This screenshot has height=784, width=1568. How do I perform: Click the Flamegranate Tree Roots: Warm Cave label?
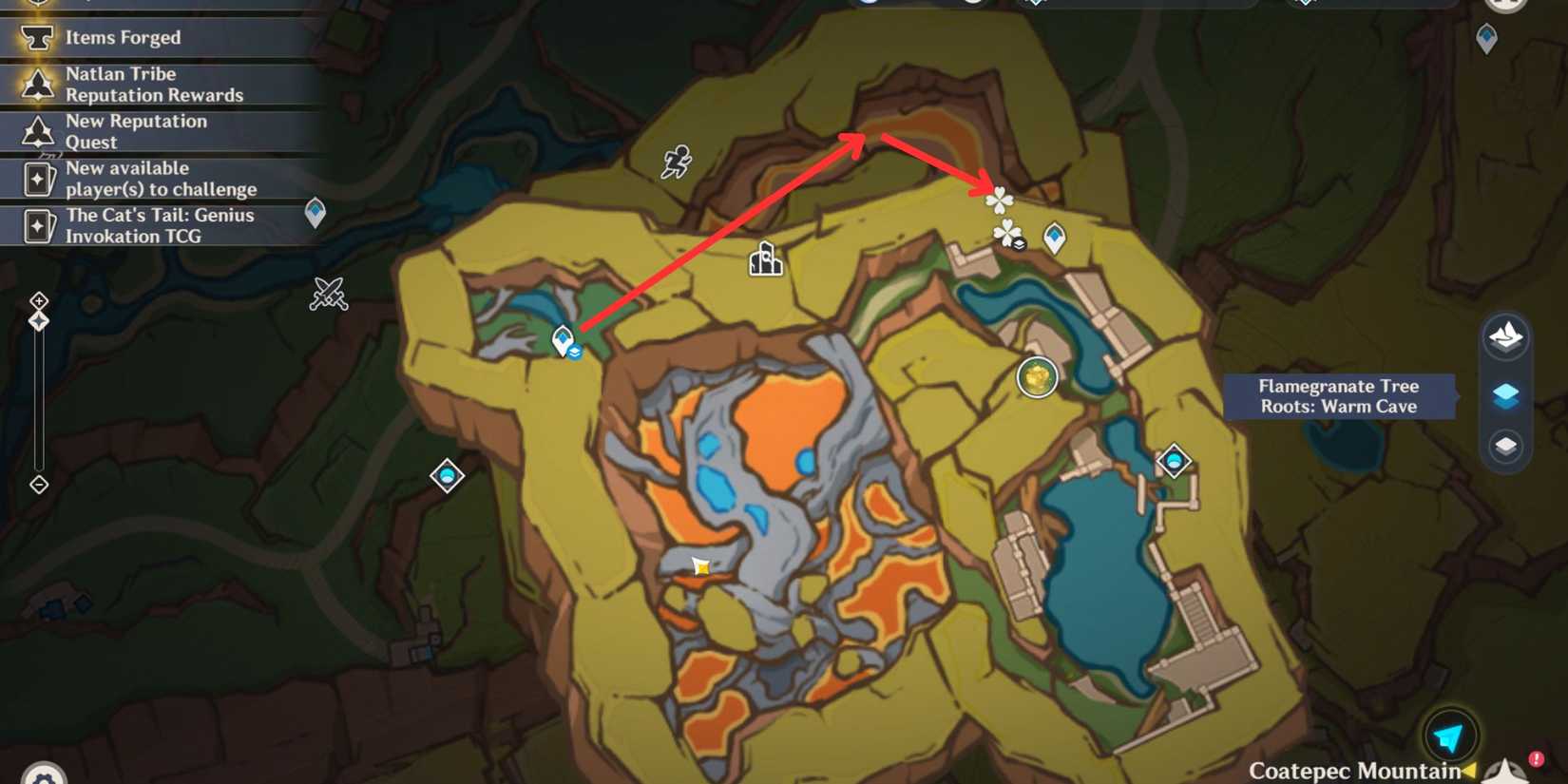coord(1338,395)
